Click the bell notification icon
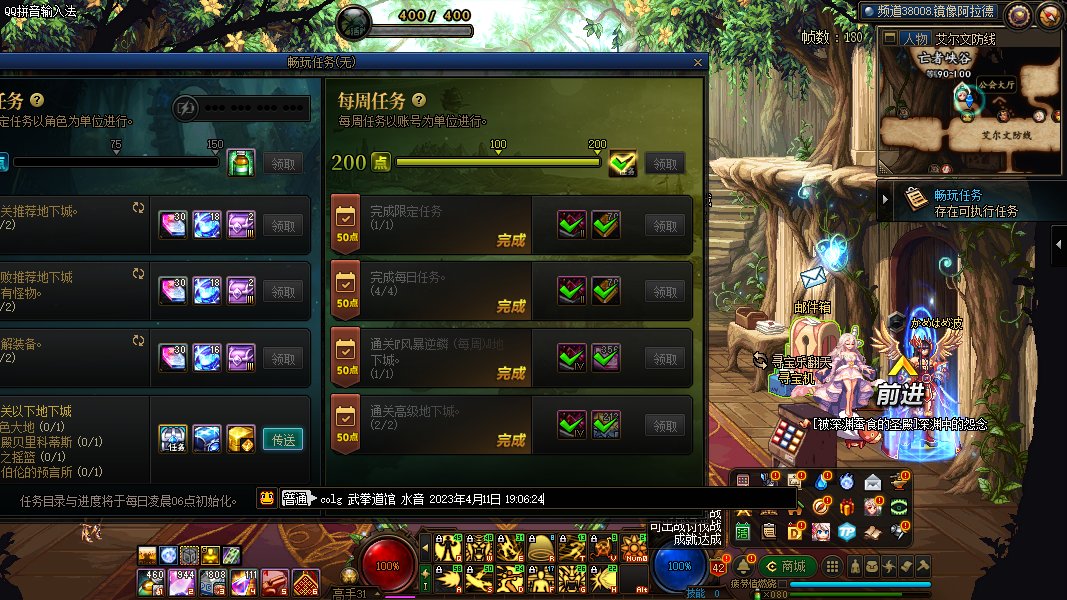 click(743, 566)
